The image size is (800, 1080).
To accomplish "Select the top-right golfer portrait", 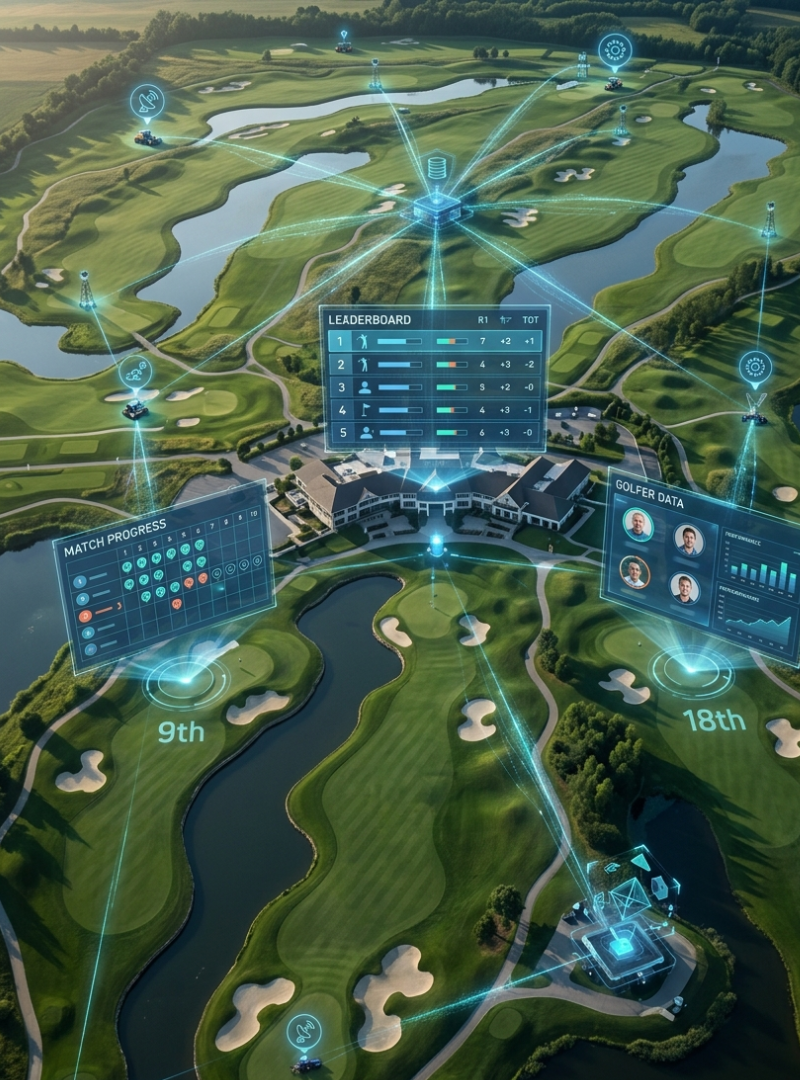I will coord(688,540).
